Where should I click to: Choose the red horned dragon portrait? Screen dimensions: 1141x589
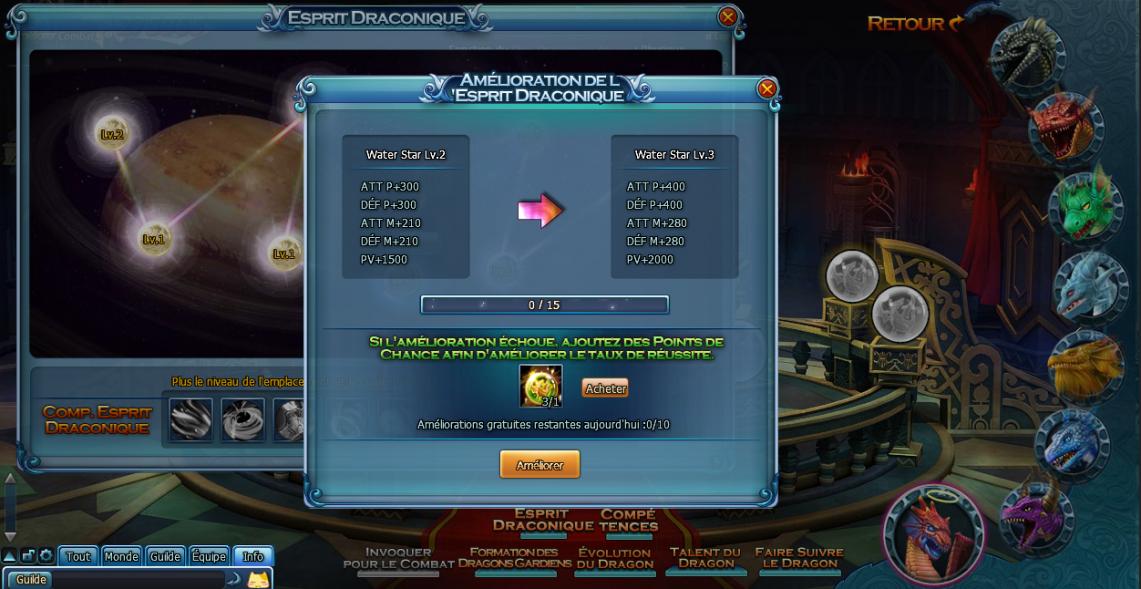[x=1065, y=126]
